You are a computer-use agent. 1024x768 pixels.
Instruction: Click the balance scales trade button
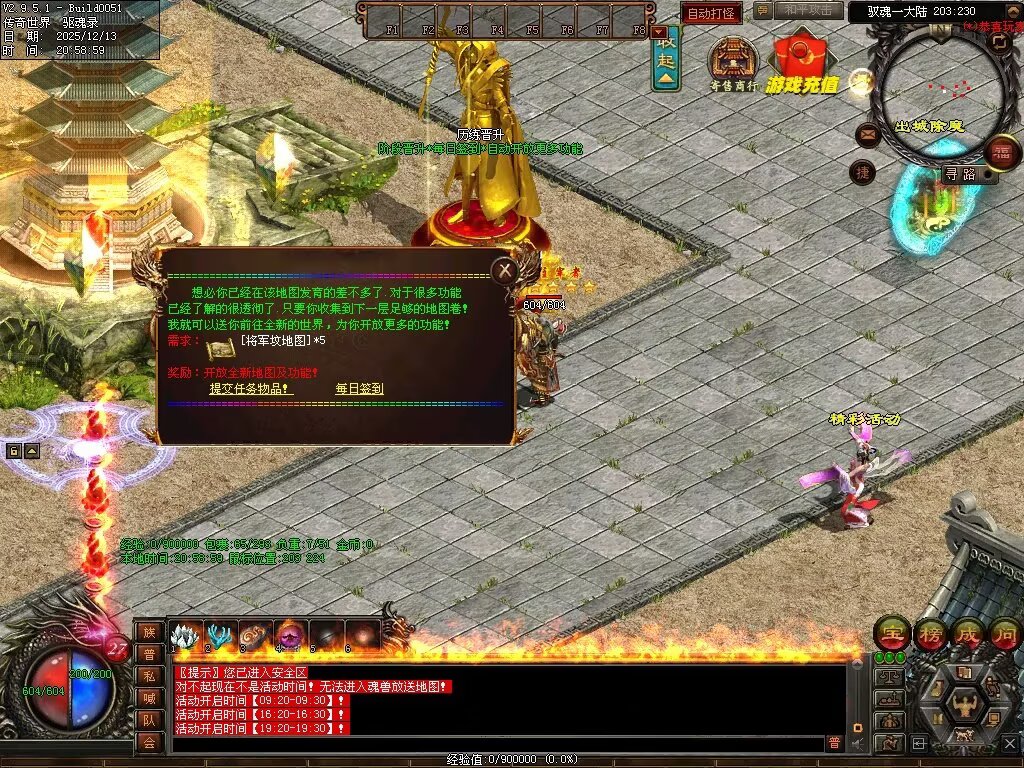889,677
